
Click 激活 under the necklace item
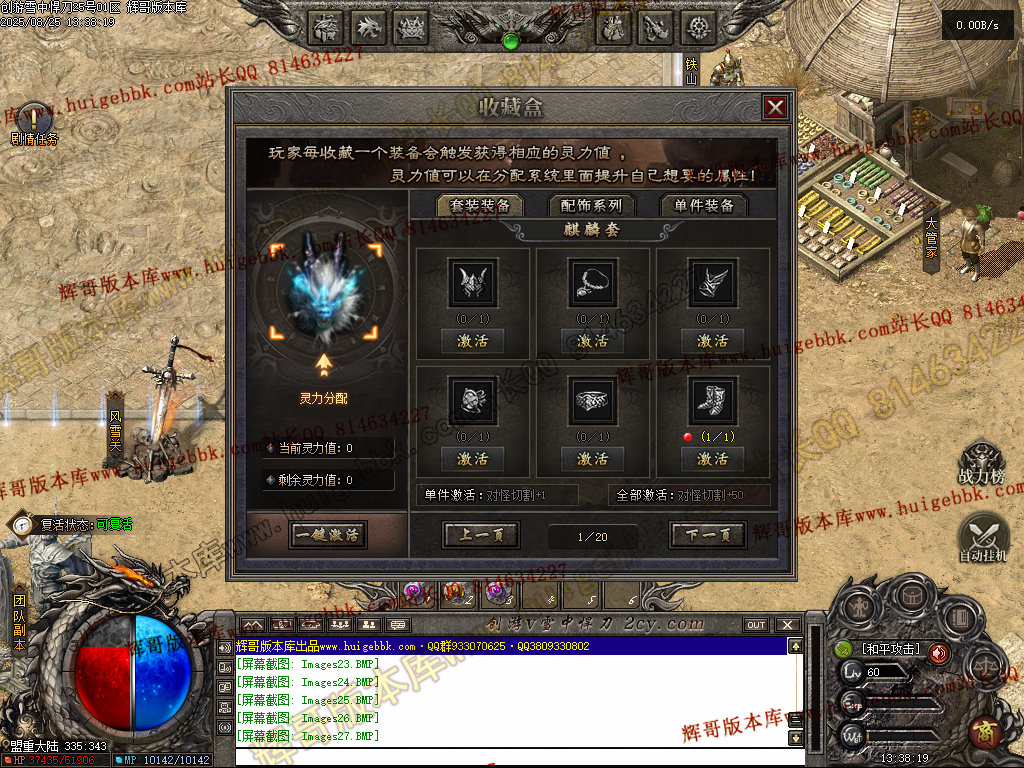pyautogui.click(x=593, y=341)
